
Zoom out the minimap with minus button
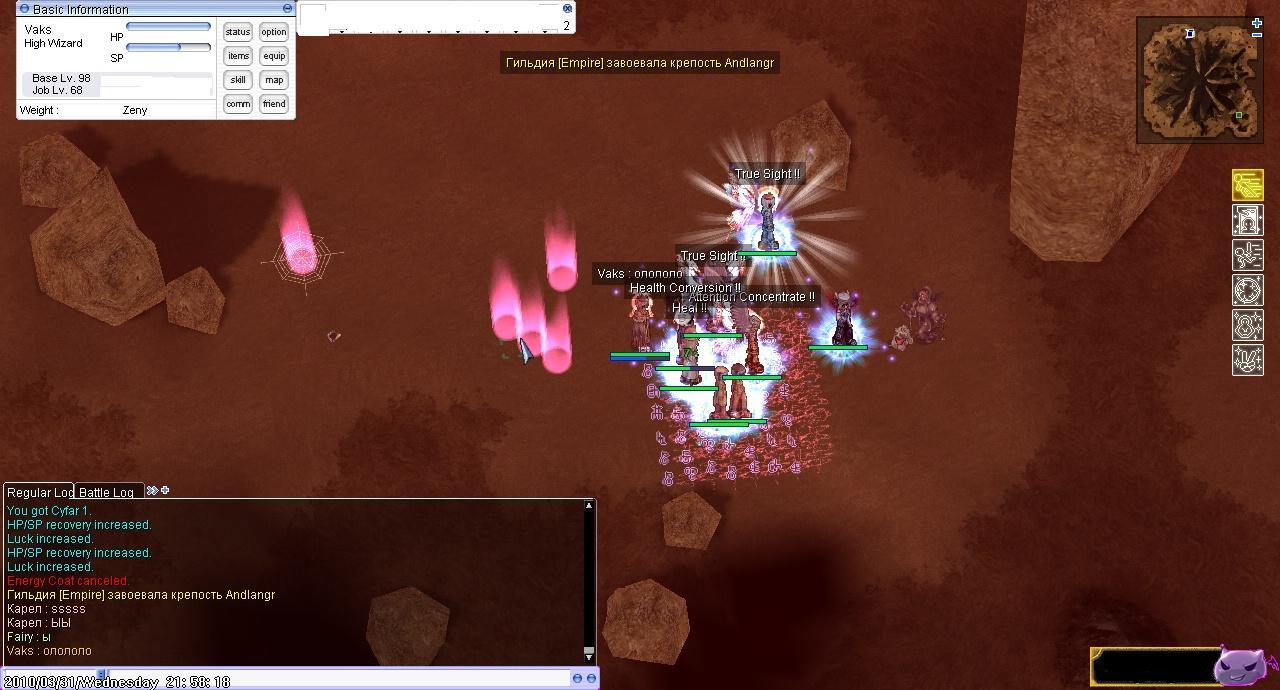tap(1257, 34)
